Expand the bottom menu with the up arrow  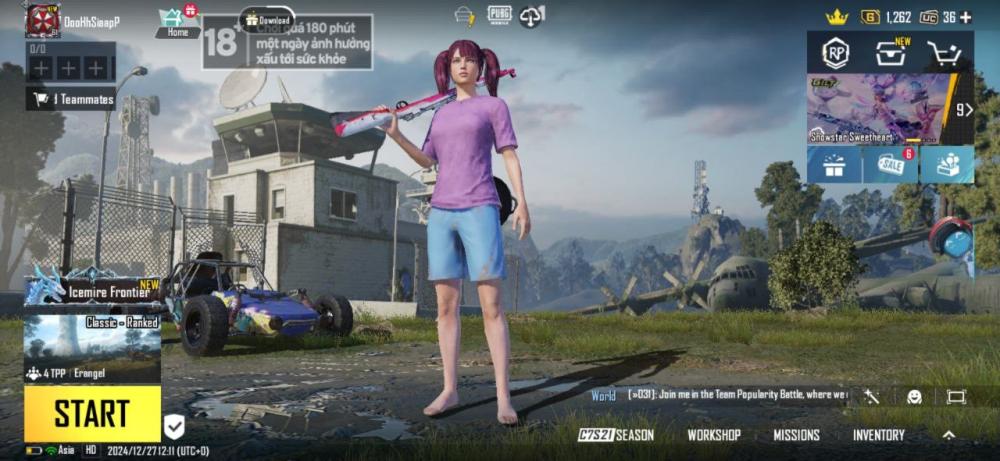(x=948, y=435)
